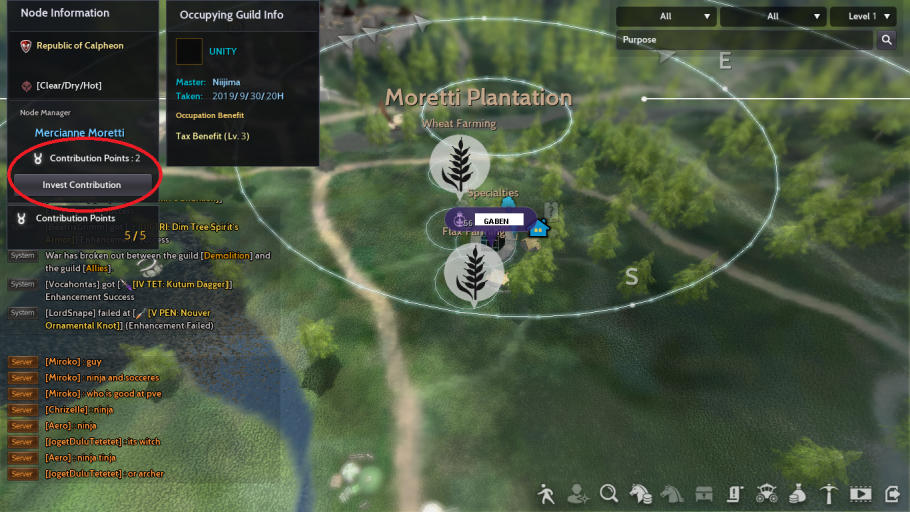Click the treasure chest toolbar icon
Image resolution: width=910 pixels, height=512 pixels.
(704, 493)
